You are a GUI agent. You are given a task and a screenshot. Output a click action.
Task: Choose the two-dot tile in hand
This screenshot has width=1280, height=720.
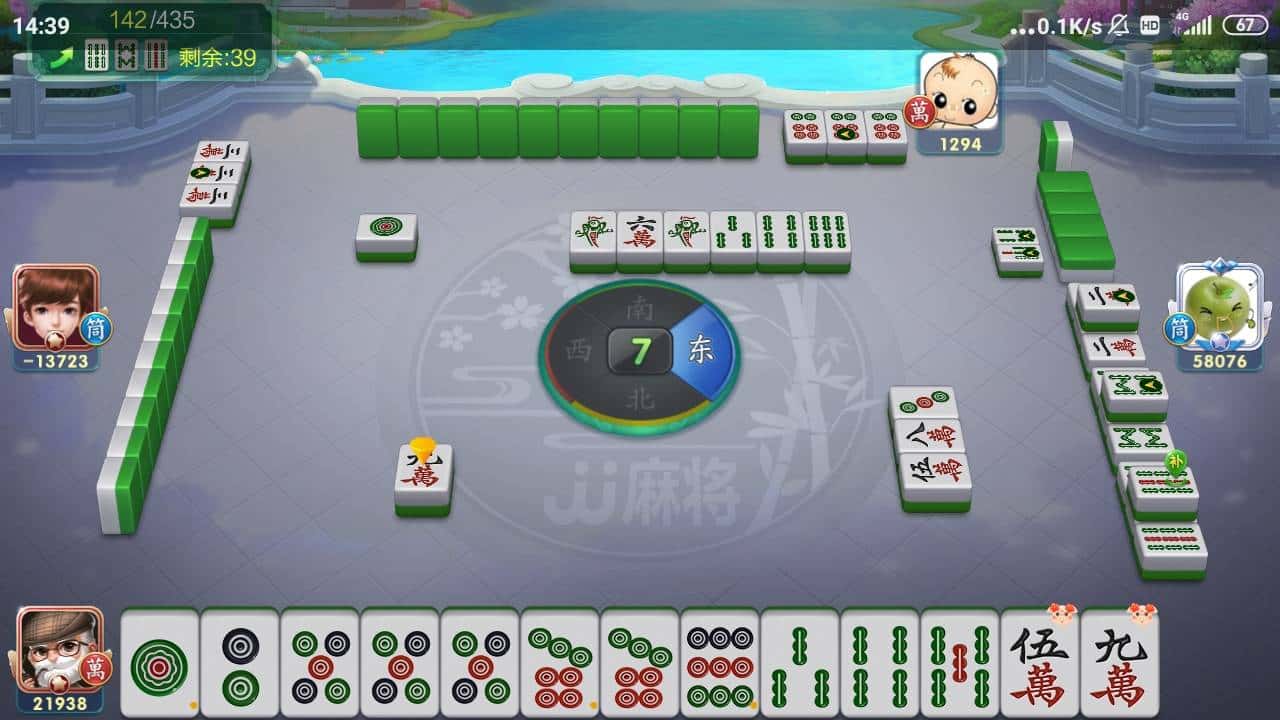pos(240,663)
